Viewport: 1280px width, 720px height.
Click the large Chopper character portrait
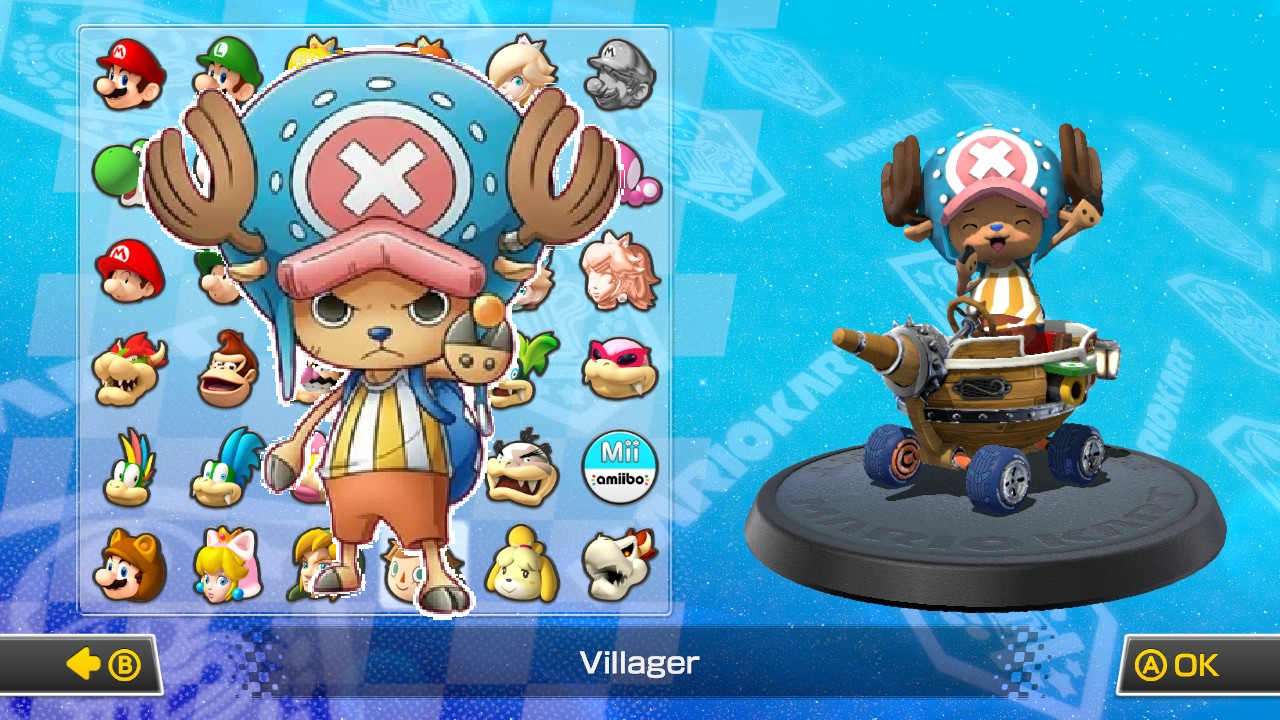point(370,330)
